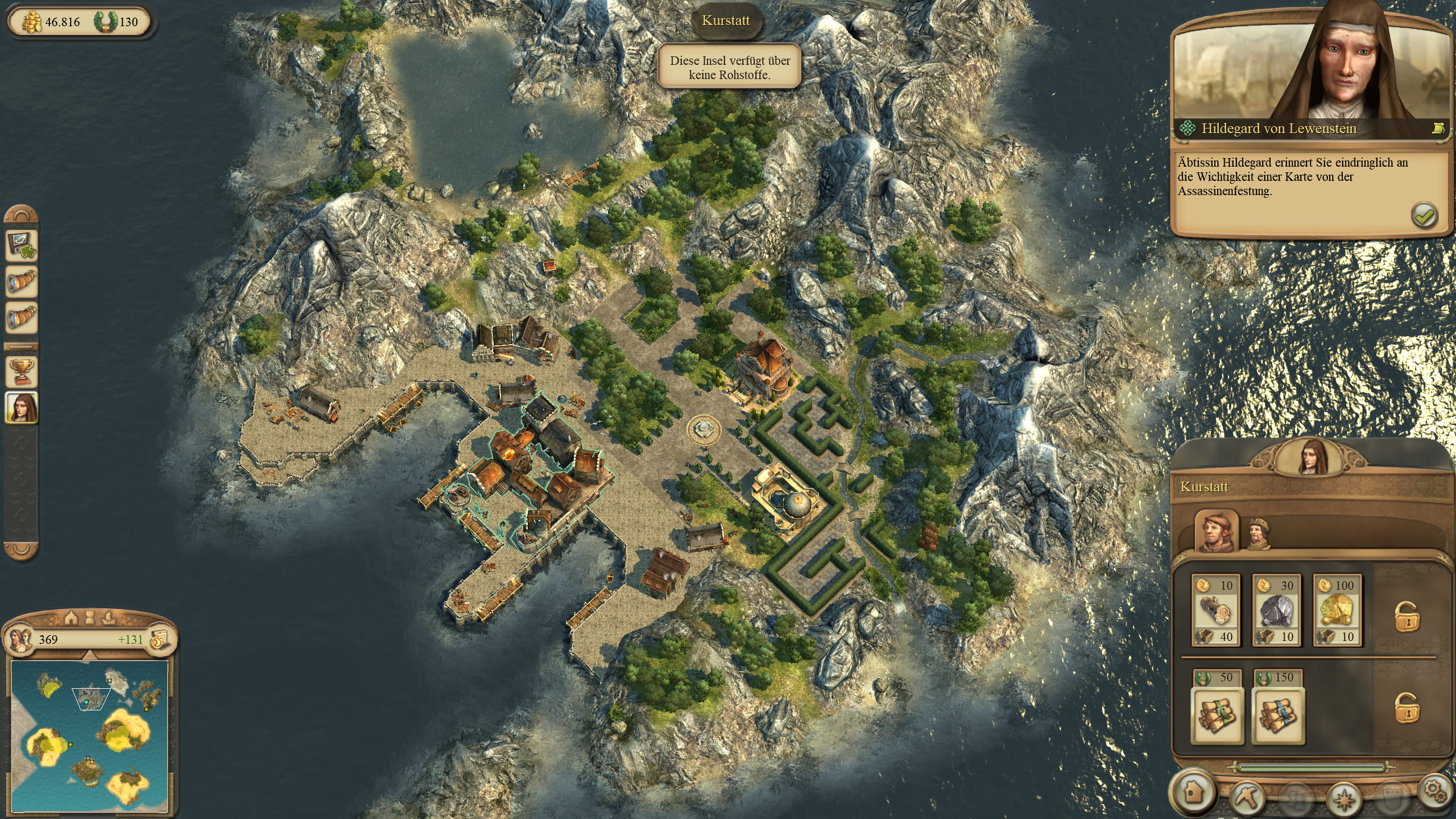Image resolution: width=1456 pixels, height=819 pixels.
Task: Buy the blue-ribbon scroll bundle for 150
Action: pyautogui.click(x=1278, y=714)
